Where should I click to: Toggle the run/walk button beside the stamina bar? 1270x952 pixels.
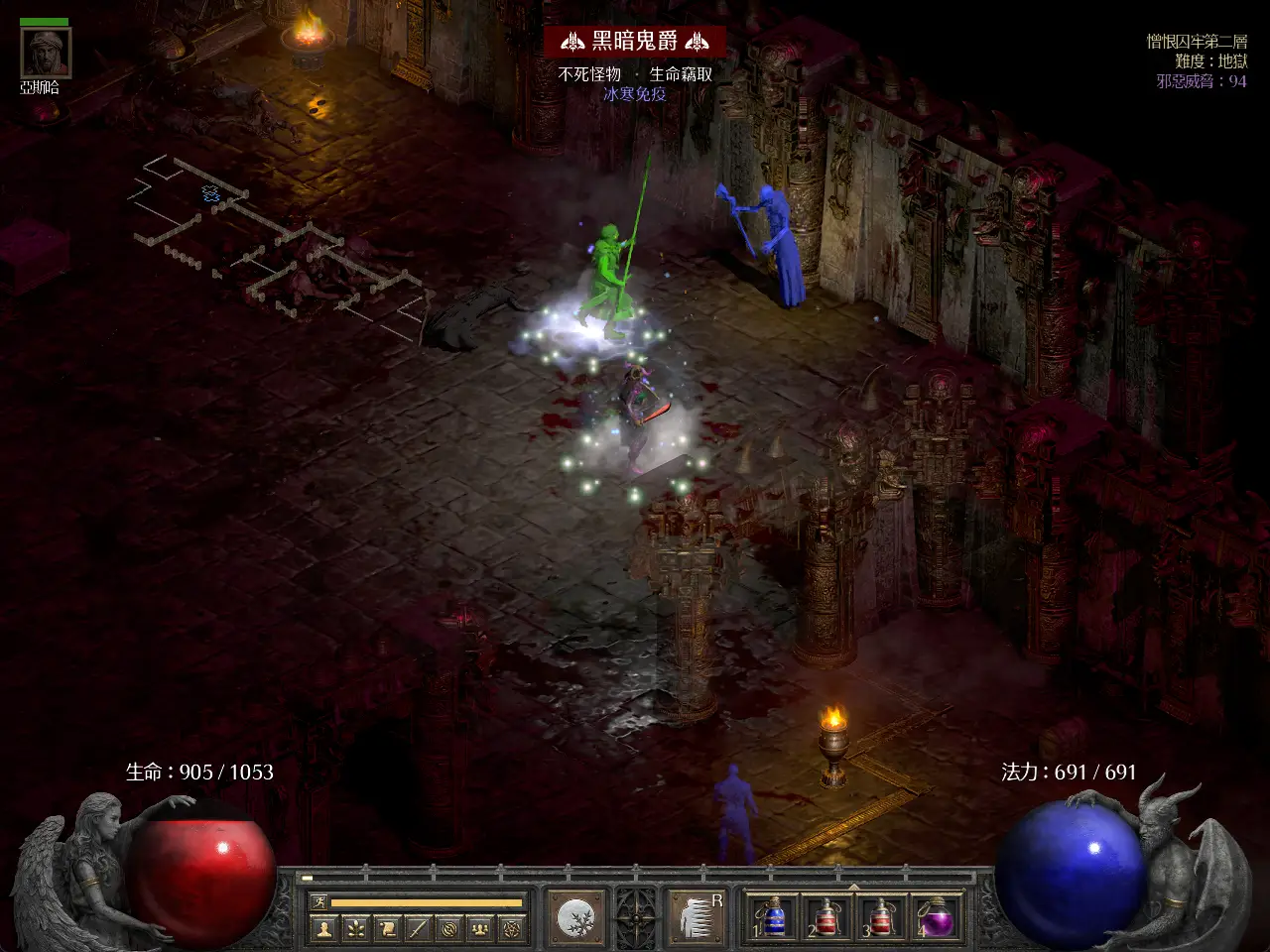[318, 901]
